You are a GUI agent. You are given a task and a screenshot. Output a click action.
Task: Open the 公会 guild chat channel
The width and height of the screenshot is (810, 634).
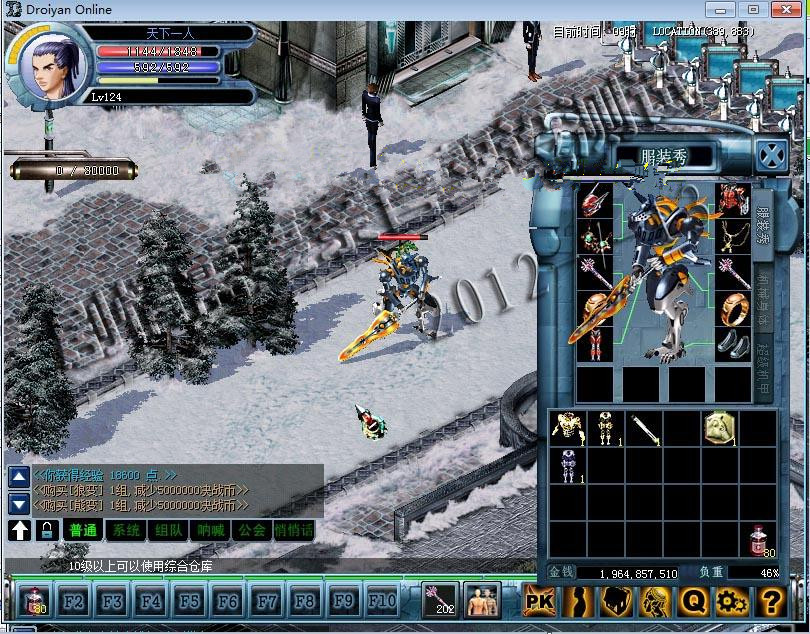click(x=251, y=530)
